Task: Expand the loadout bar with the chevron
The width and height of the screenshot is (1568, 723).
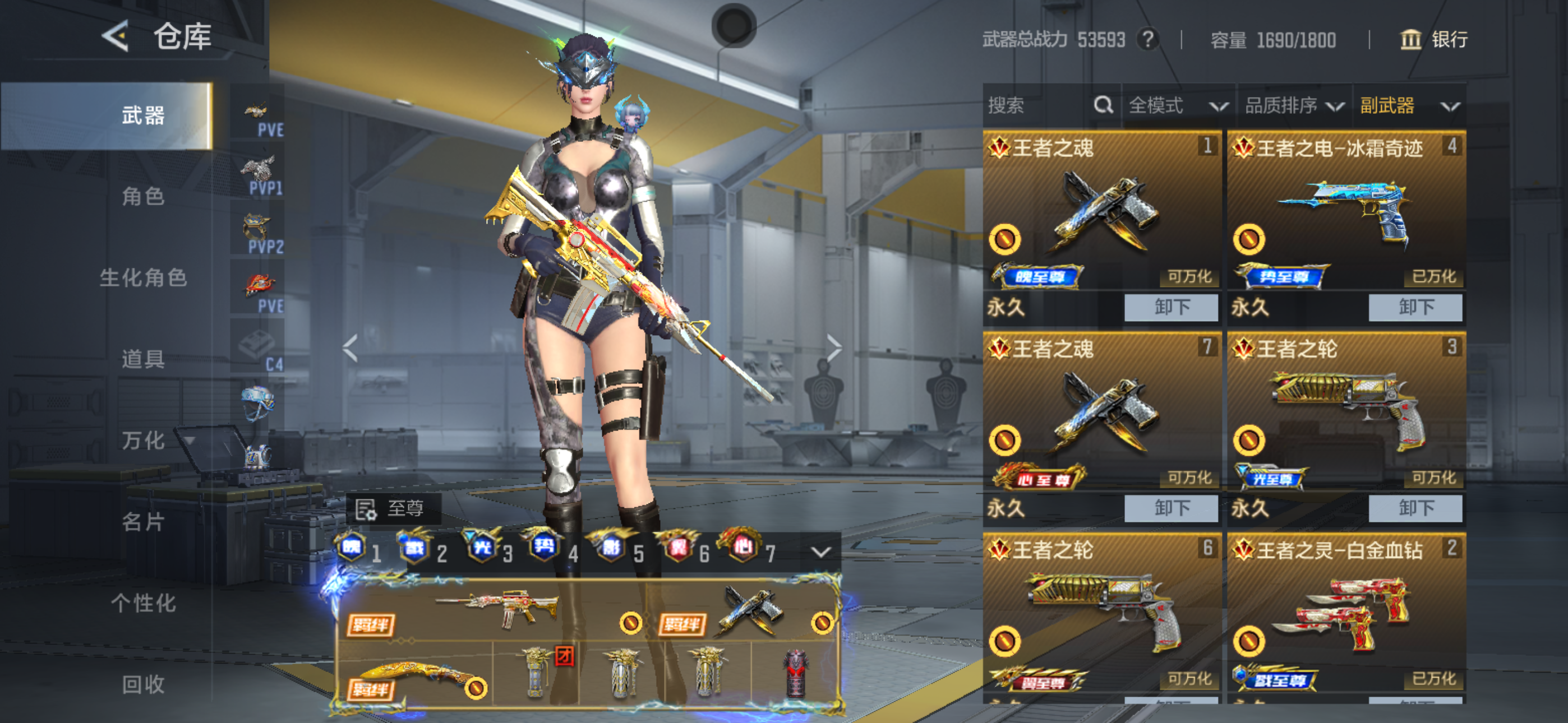Action: point(820,552)
